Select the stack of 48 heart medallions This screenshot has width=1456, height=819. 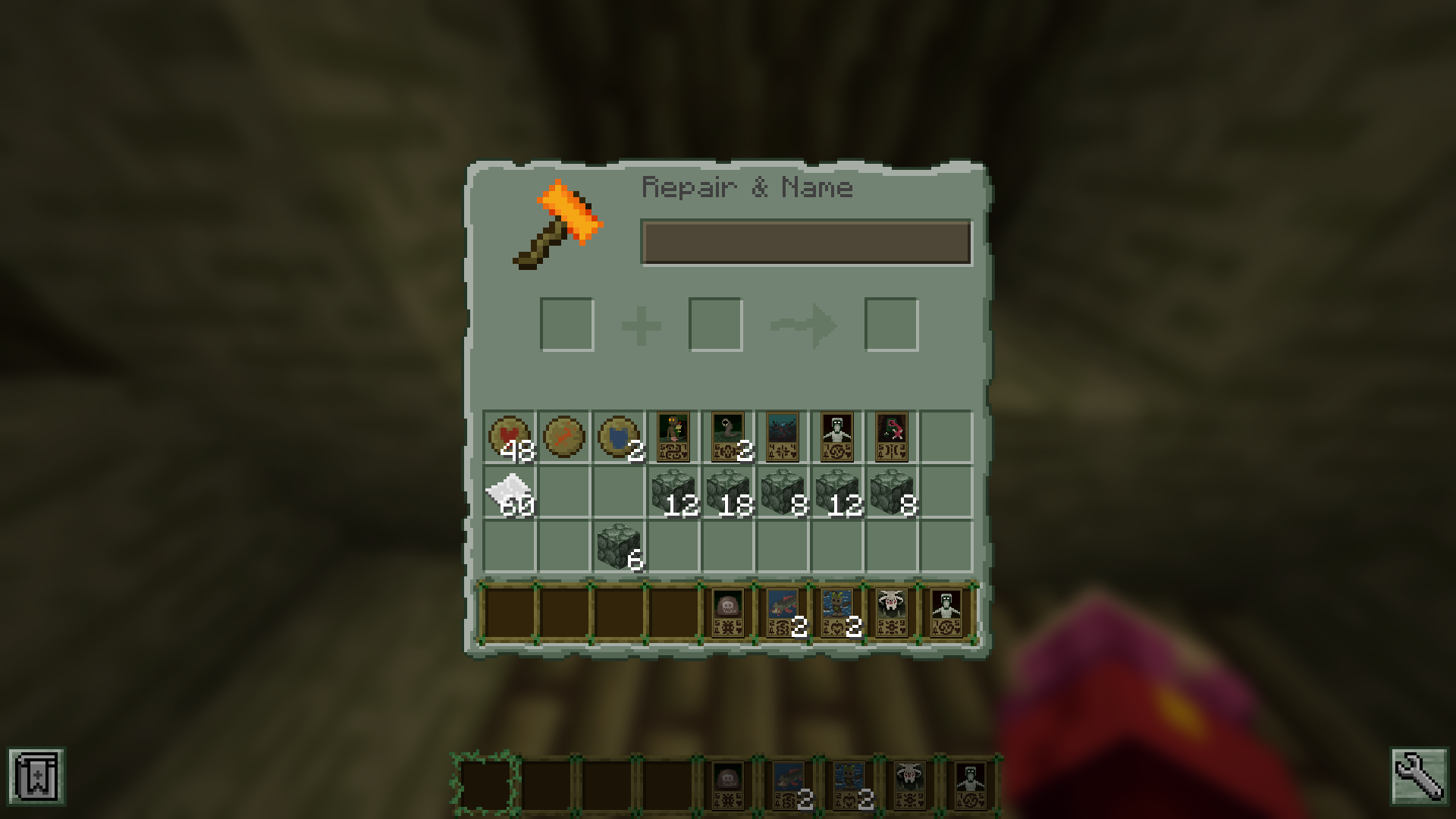tap(510, 434)
